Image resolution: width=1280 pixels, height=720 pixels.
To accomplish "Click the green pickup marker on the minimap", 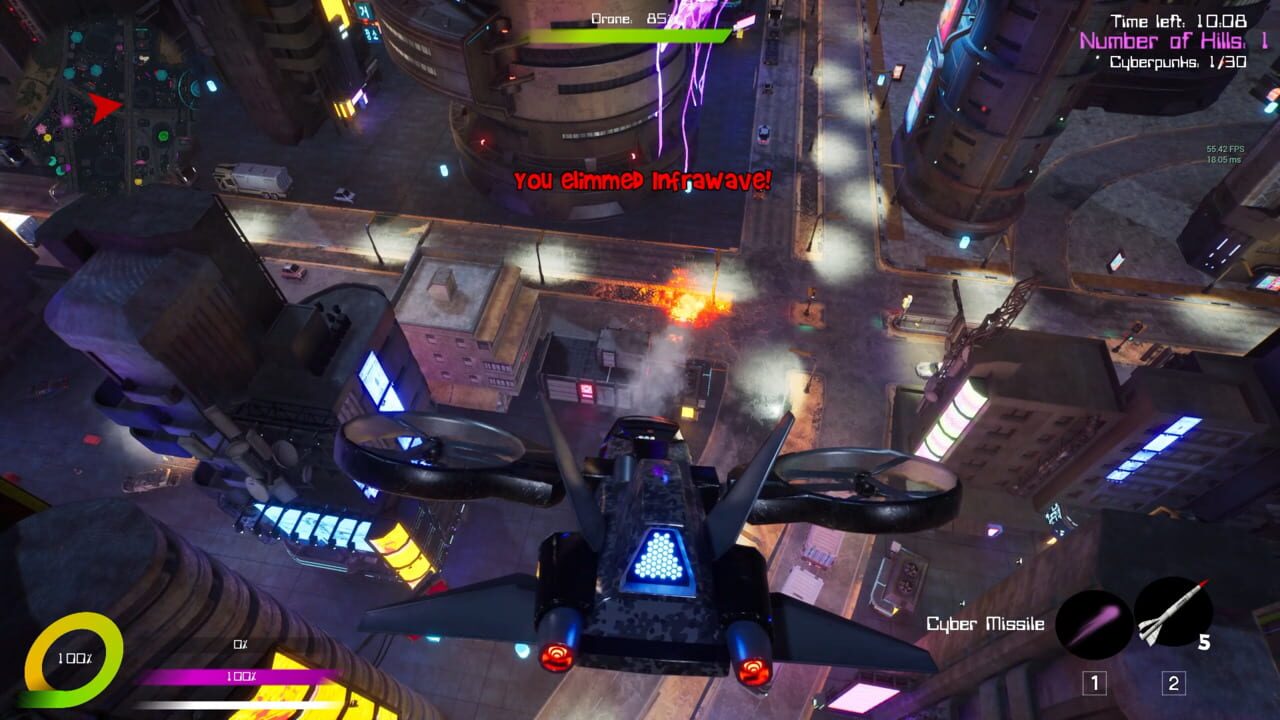I will click(163, 136).
